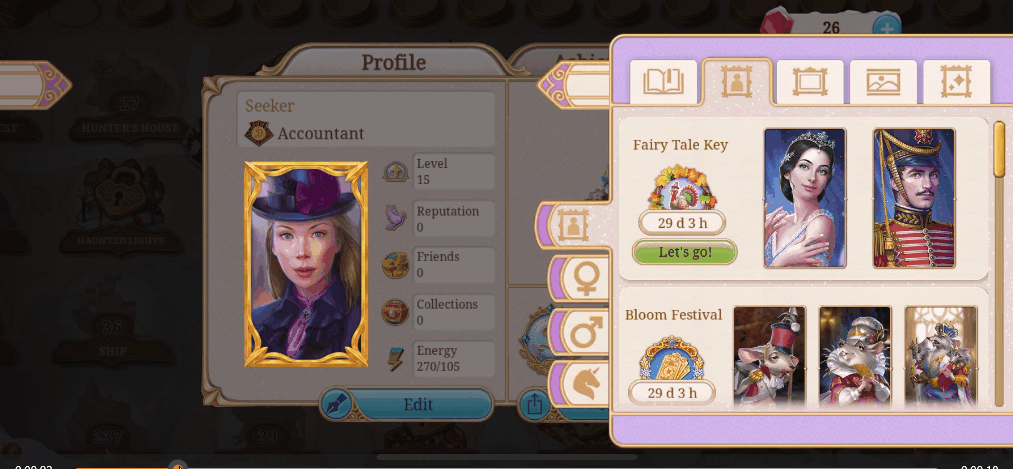Open the sparkle frame tab

[x=956, y=81]
